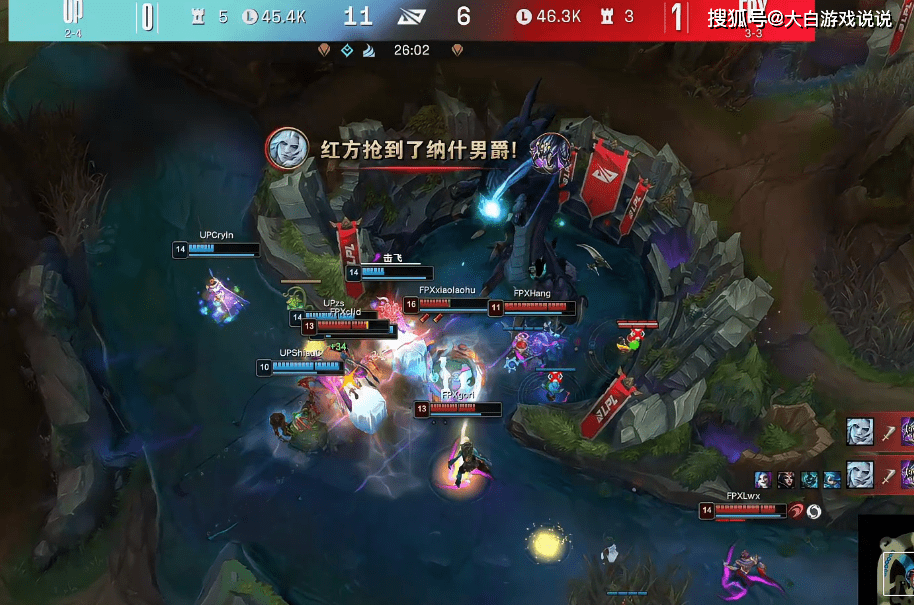914x605 pixels.
Task: Click the cyan diamond dragon icon
Action: (347, 50)
